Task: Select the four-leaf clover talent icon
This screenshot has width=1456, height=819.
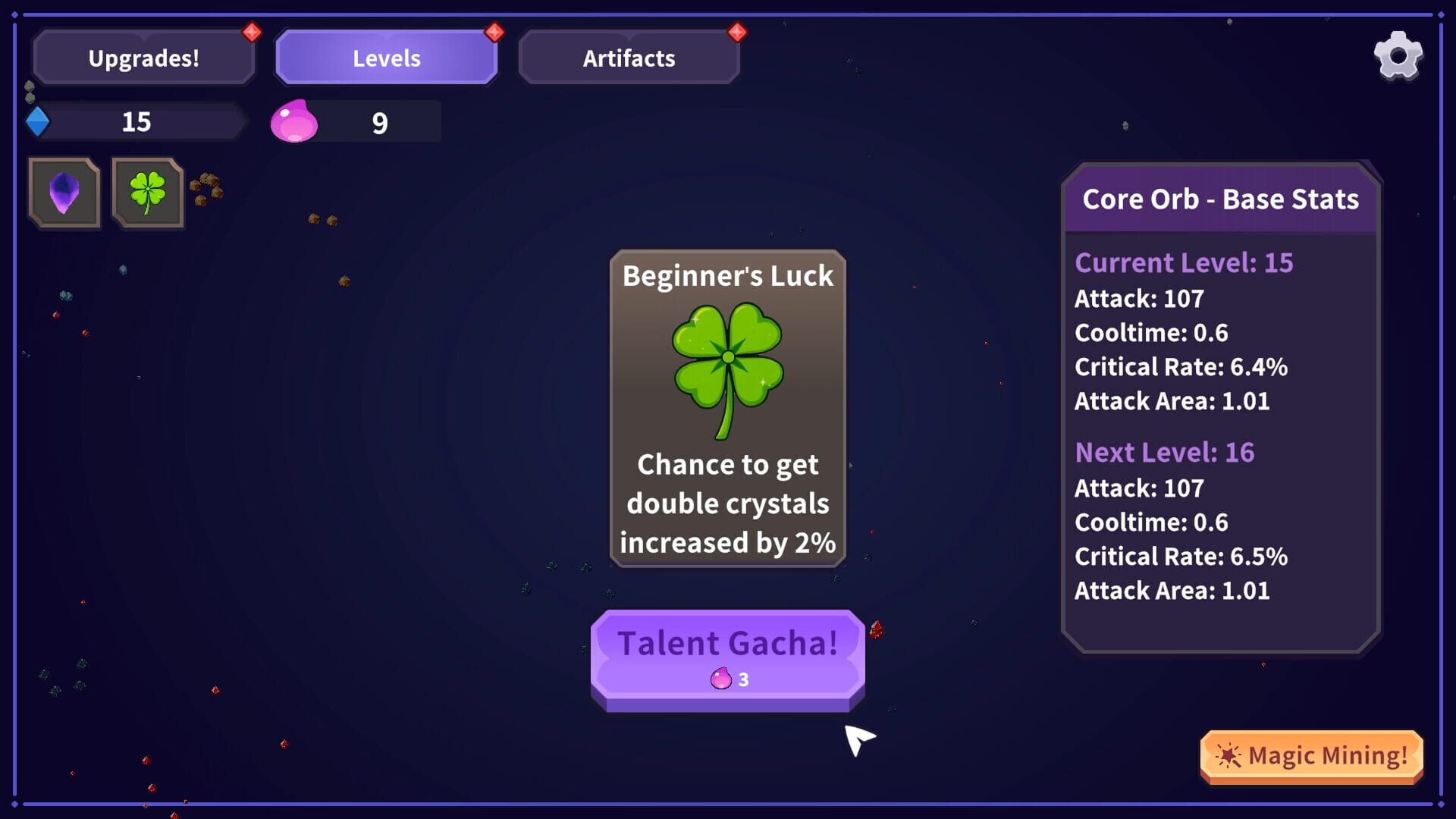Action: (147, 193)
